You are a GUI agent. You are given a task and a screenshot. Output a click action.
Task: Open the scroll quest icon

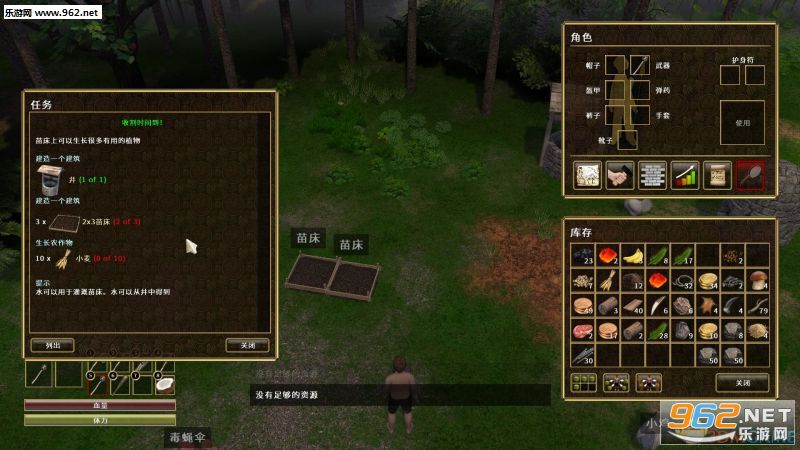click(x=716, y=174)
